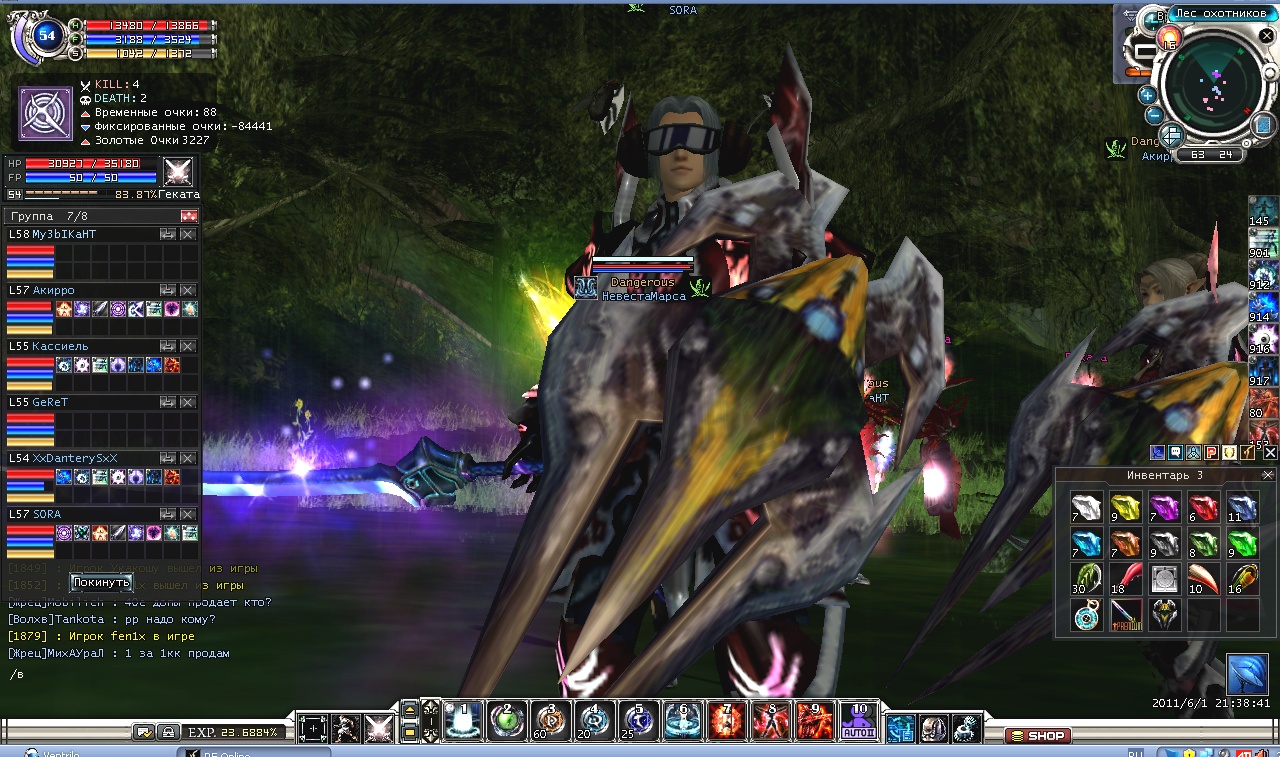Select the yellow crystal stack in inventory
The image size is (1280, 757).
click(1125, 507)
